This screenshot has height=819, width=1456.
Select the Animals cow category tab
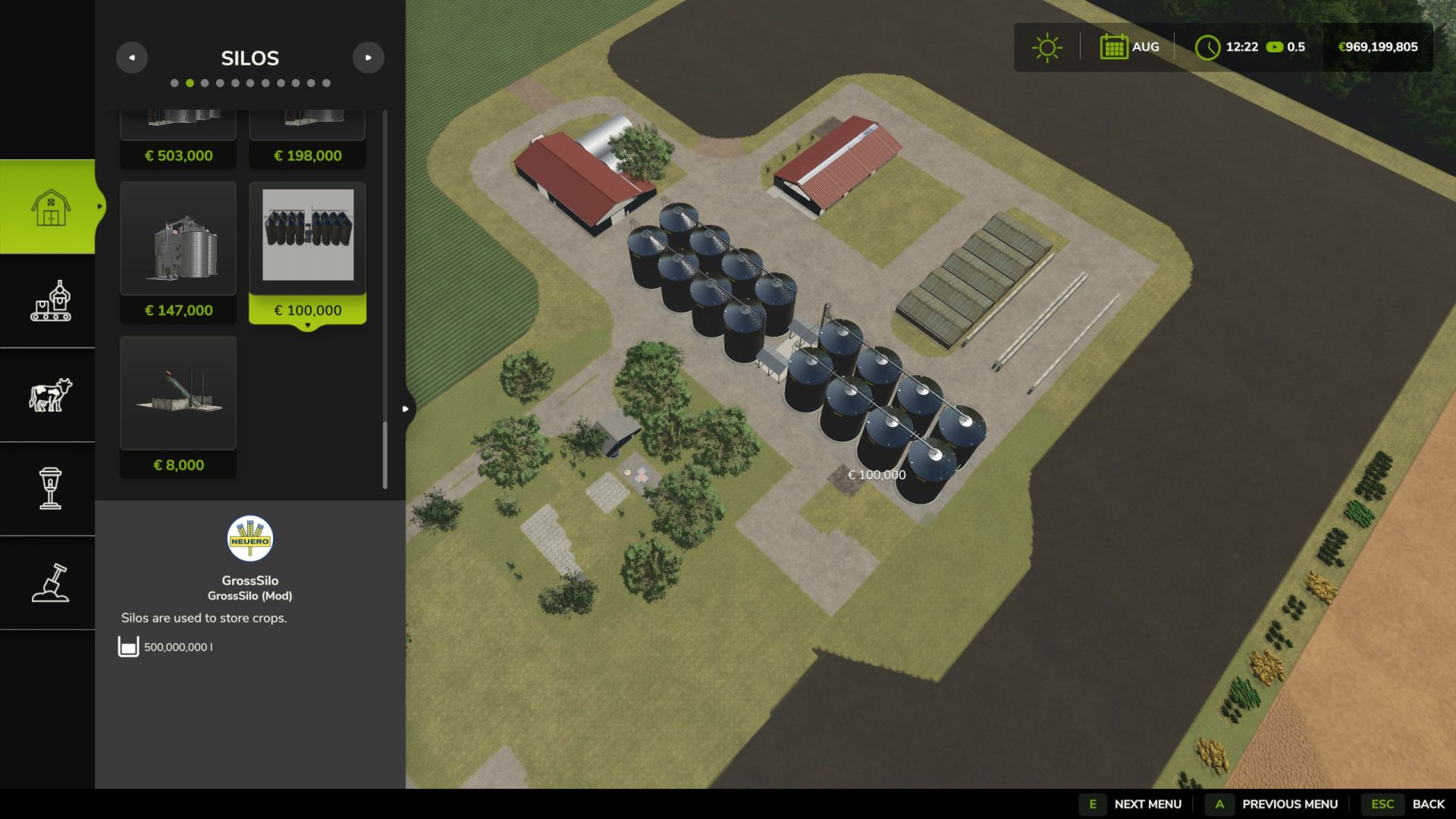50,395
